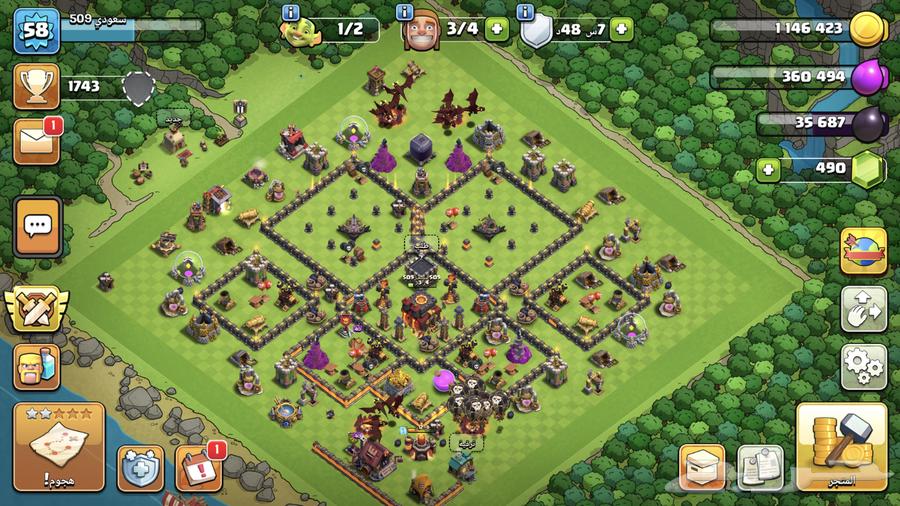900x506 pixels.
Task: Open the events calendar with red badge
Action: click(198, 468)
